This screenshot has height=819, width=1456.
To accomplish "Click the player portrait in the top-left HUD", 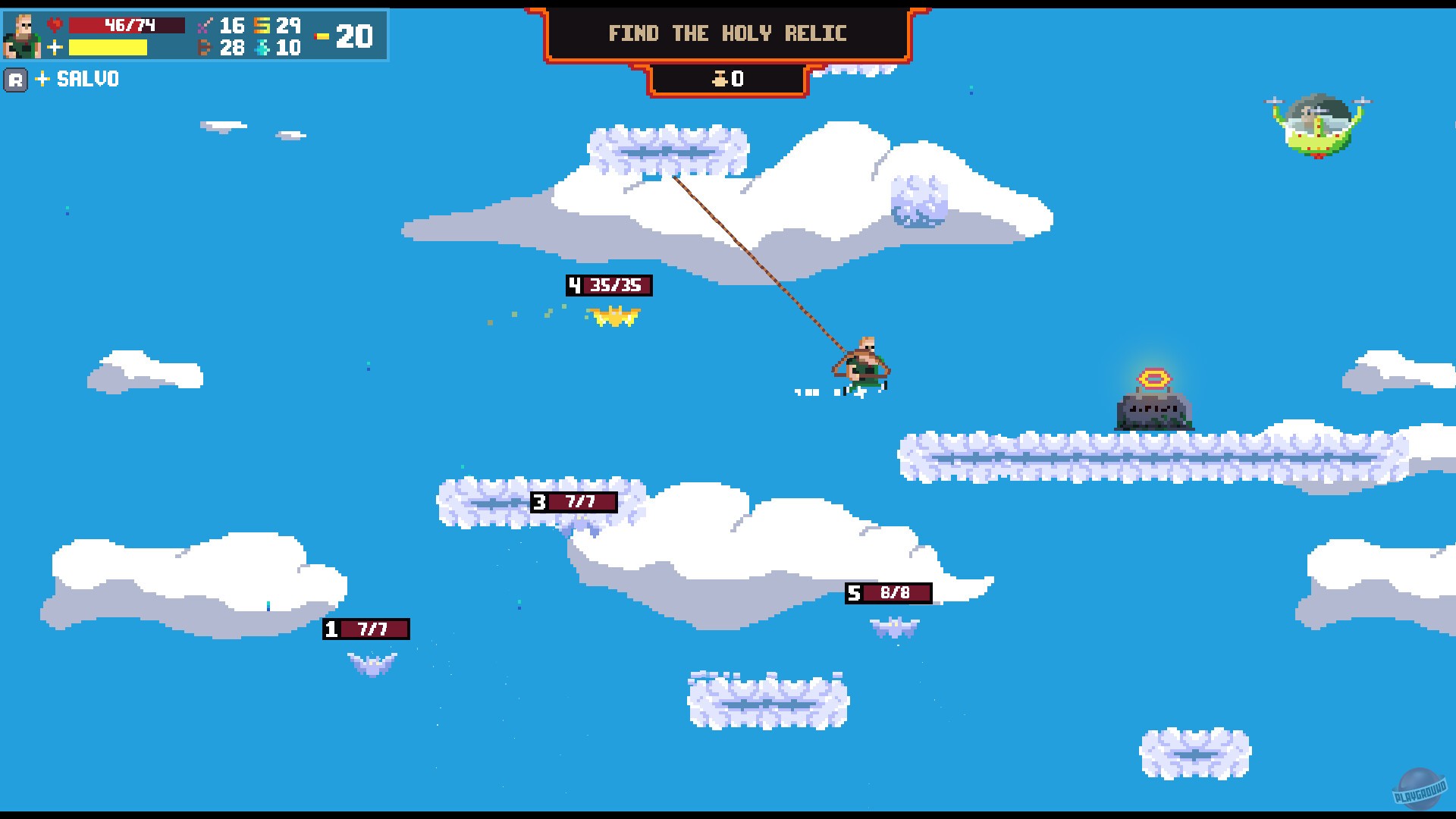I will point(23,36).
